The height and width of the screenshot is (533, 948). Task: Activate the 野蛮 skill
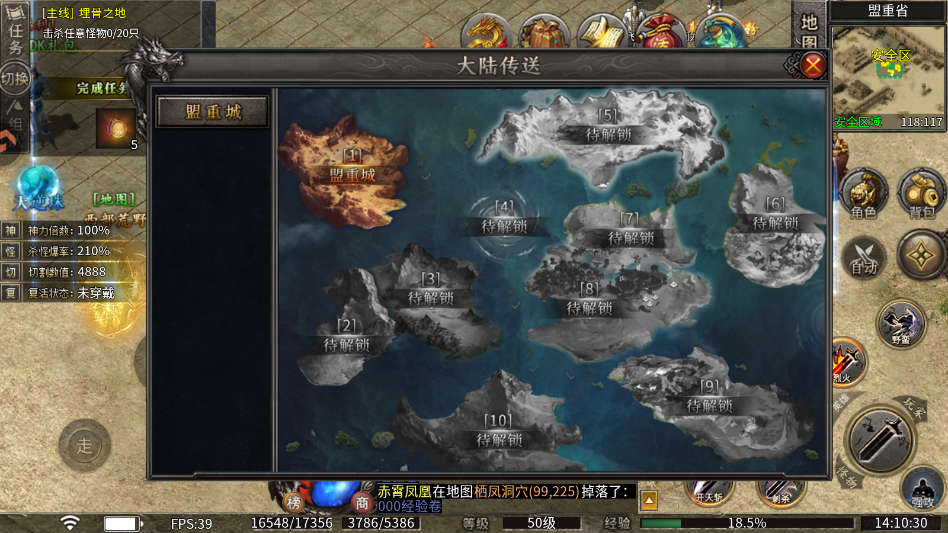pos(900,323)
